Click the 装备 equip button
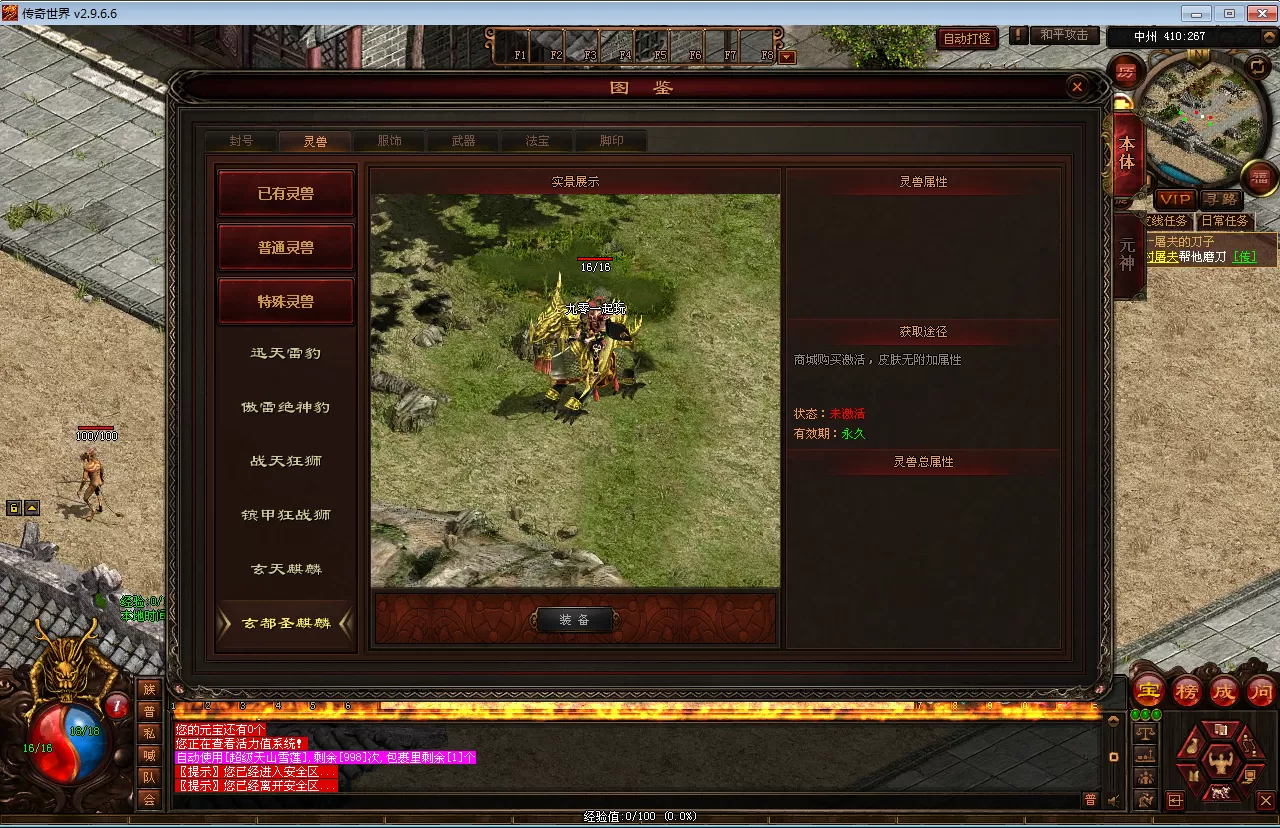Image resolution: width=1280 pixels, height=828 pixels. tap(574, 620)
